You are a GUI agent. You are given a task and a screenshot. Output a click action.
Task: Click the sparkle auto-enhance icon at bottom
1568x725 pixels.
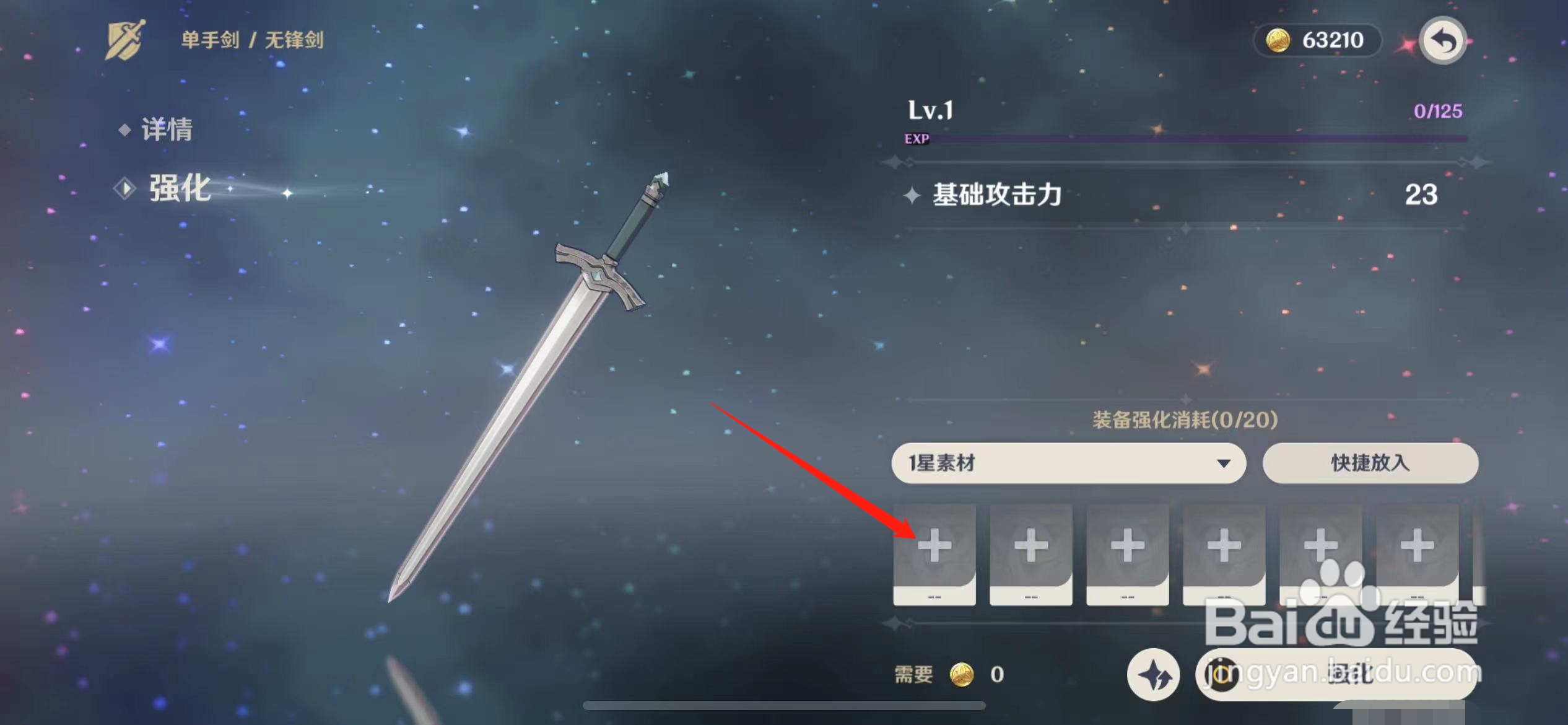pos(1153,675)
